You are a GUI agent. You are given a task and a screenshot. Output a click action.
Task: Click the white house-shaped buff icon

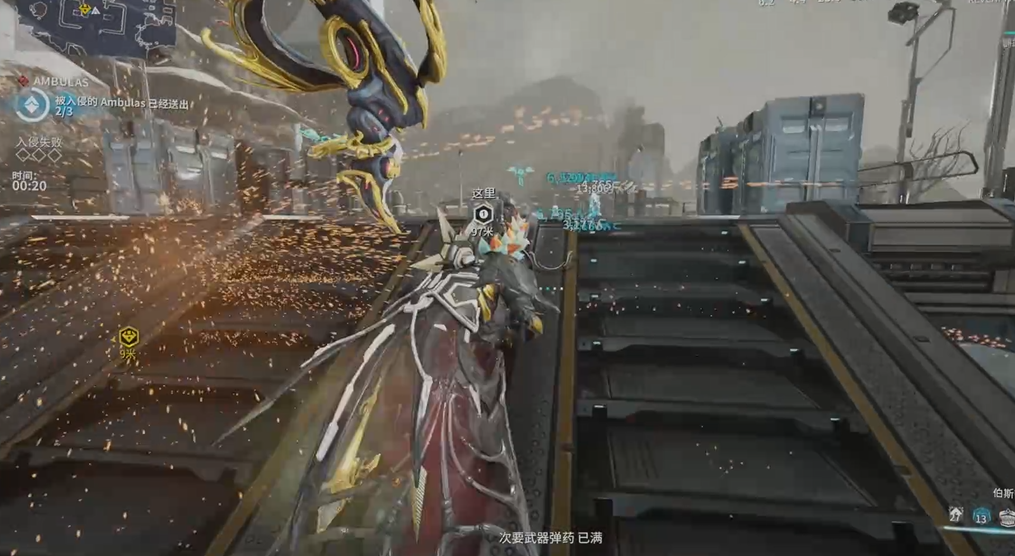pyautogui.click(x=957, y=515)
